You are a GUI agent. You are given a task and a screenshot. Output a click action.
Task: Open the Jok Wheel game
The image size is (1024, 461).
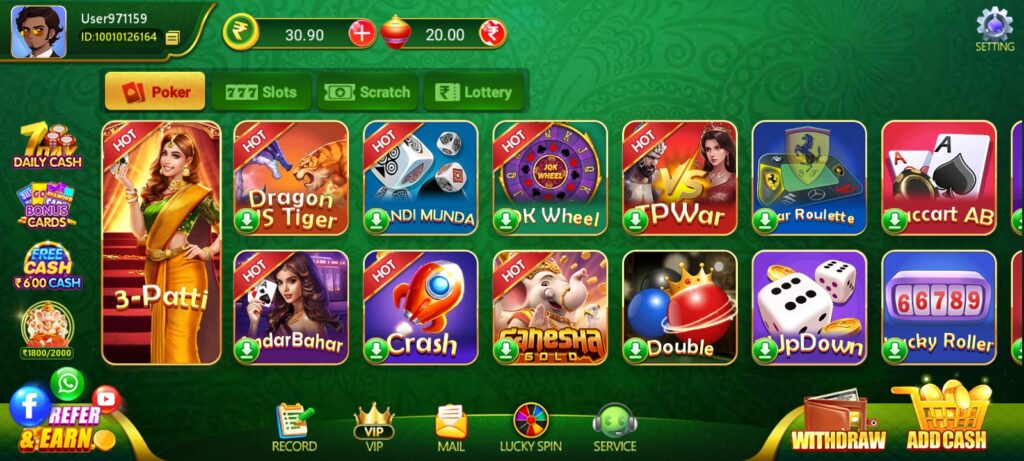tap(550, 178)
